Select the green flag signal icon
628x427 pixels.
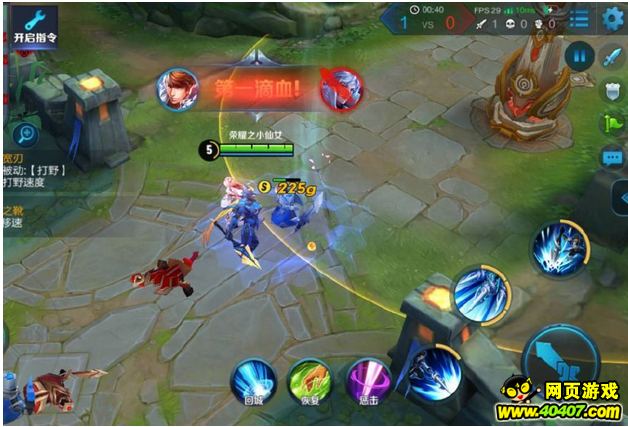tap(611, 124)
